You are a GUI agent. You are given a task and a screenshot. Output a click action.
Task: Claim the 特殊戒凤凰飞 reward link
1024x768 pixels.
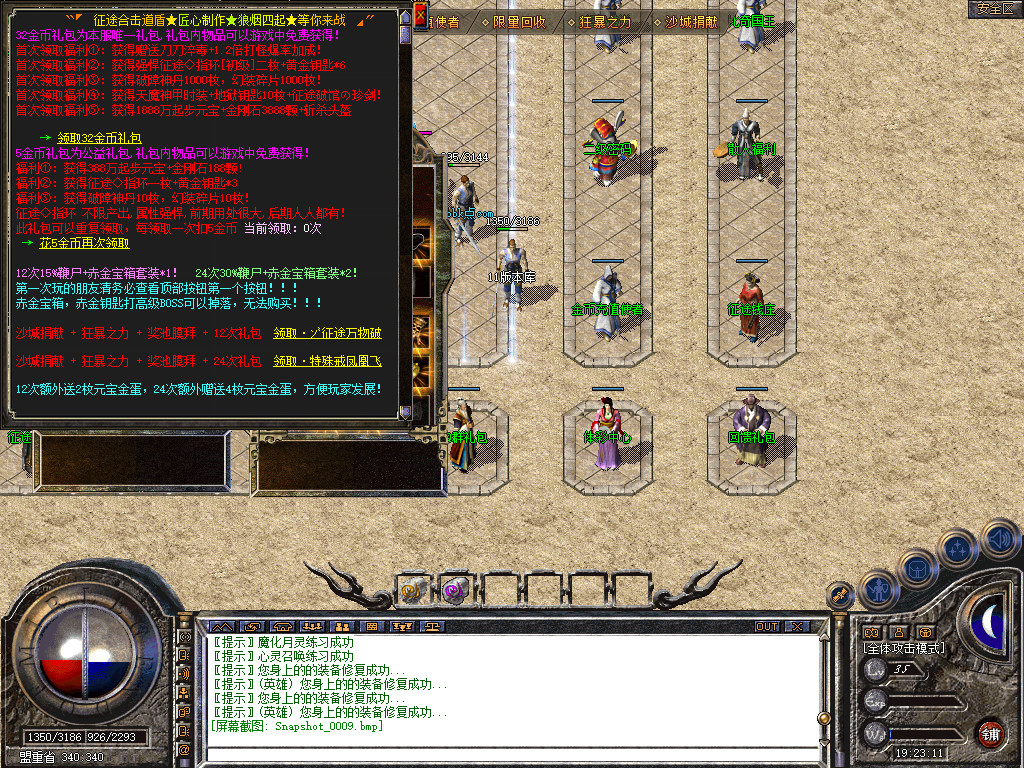click(327, 360)
